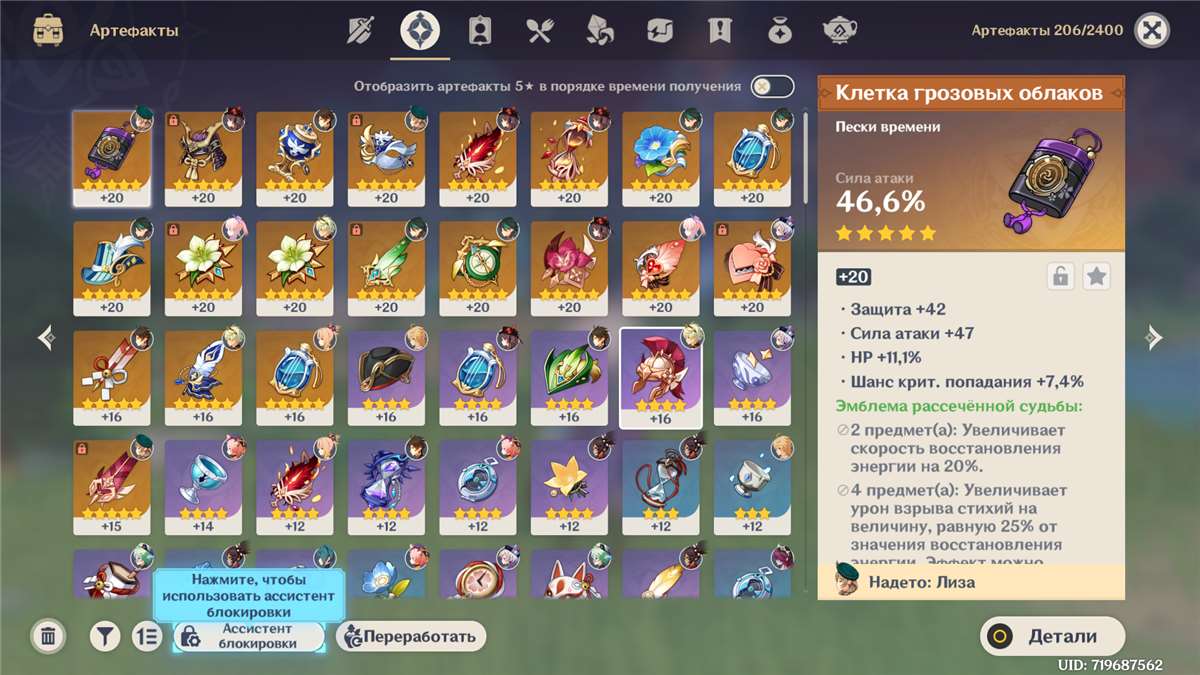Open the Переработать recycle option
Viewport: 1200px width, 675px height.
(x=411, y=636)
